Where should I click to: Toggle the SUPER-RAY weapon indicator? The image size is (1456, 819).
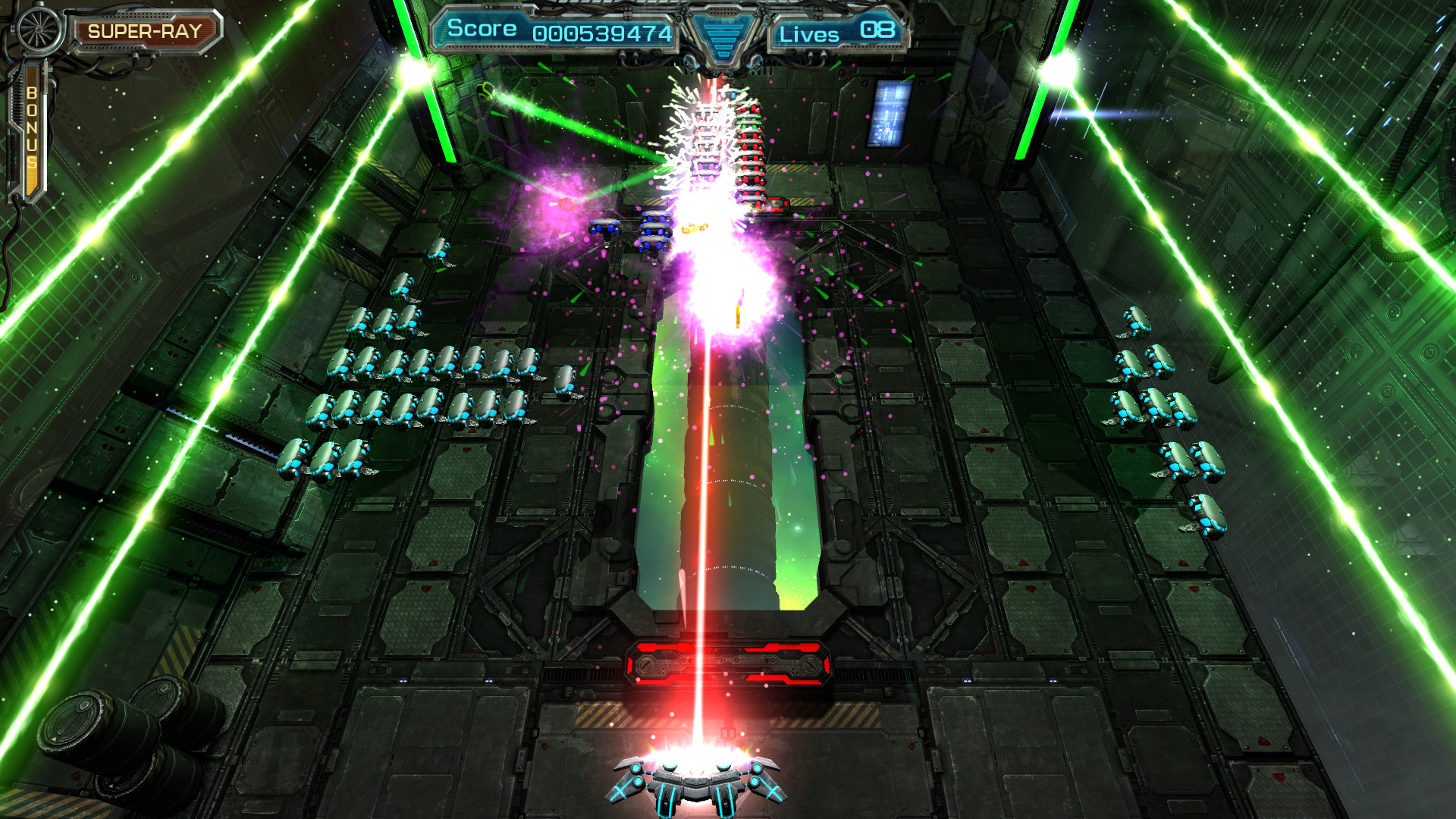pos(146,32)
